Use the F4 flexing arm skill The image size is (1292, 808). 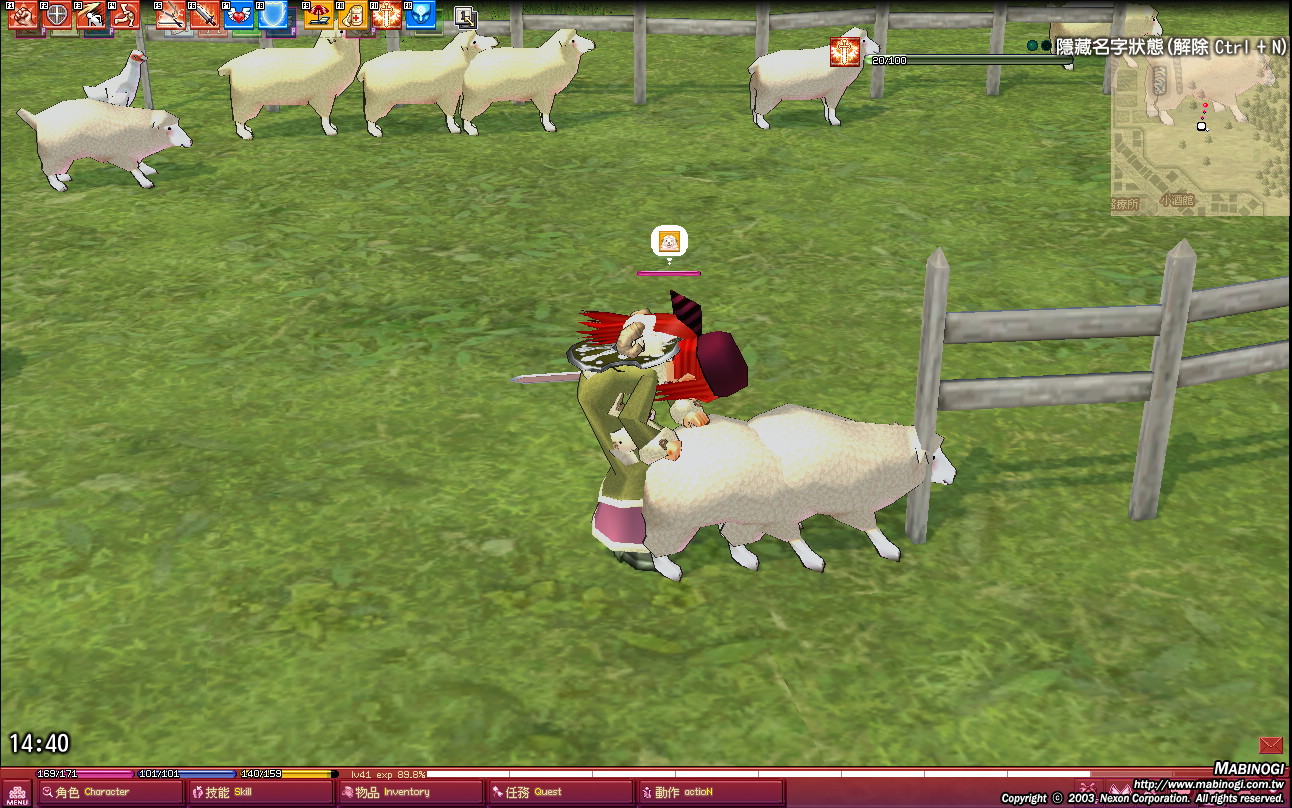point(125,14)
